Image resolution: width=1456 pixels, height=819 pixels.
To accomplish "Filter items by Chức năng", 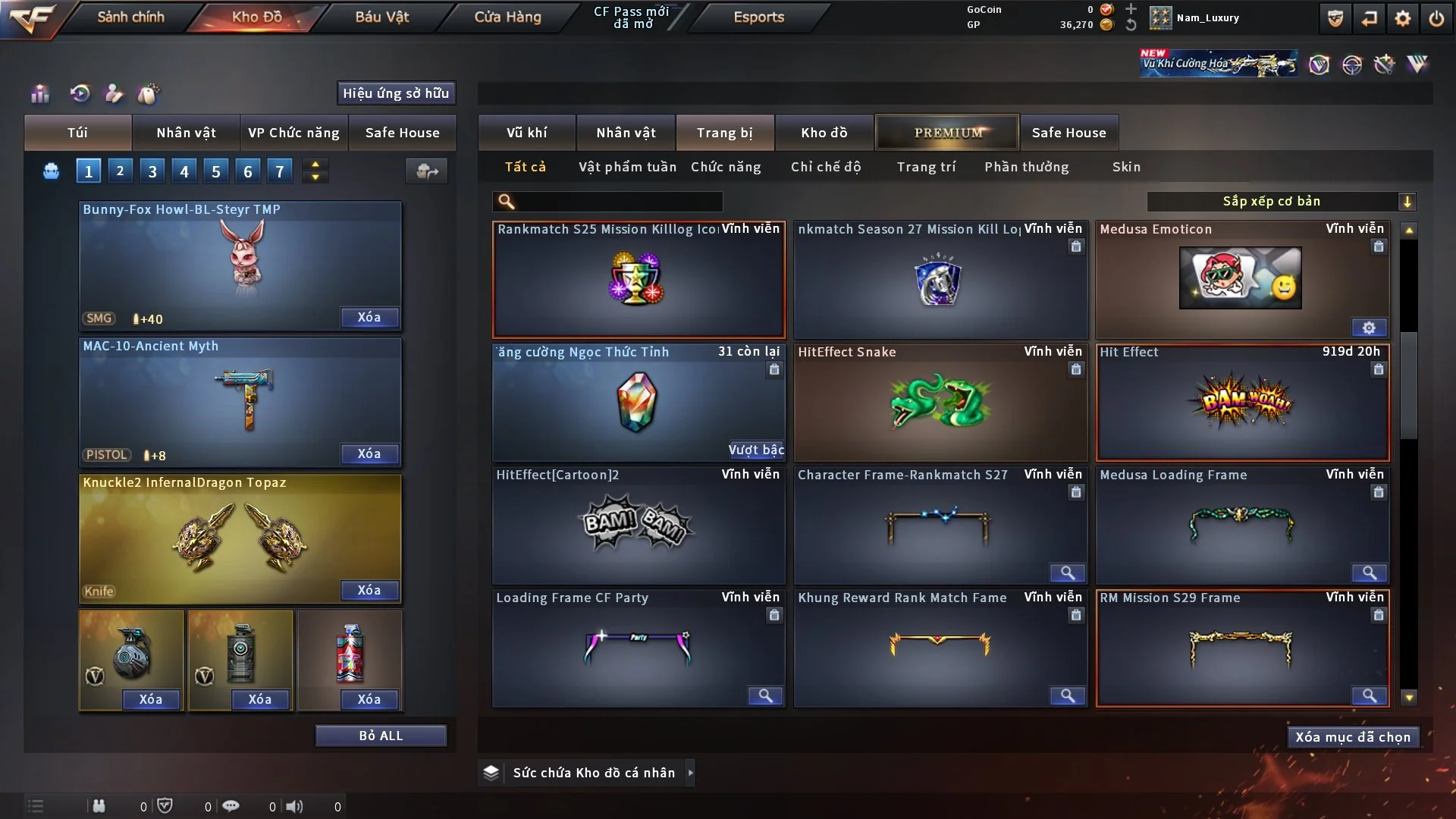I will click(726, 167).
